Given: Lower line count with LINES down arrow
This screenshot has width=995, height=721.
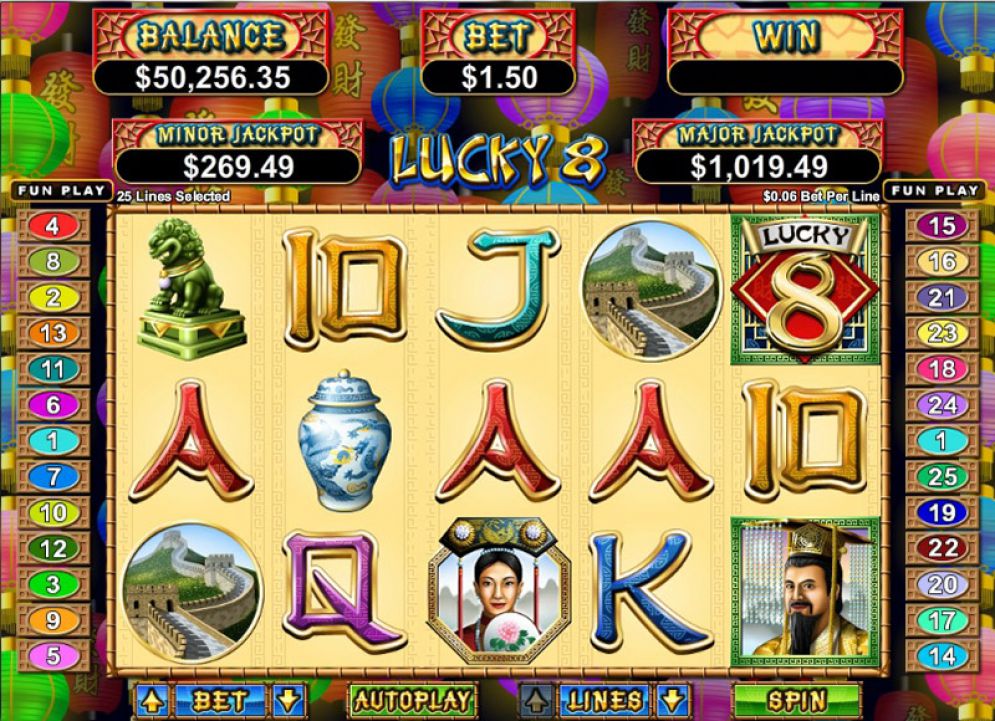Looking at the screenshot, I should 674,700.
